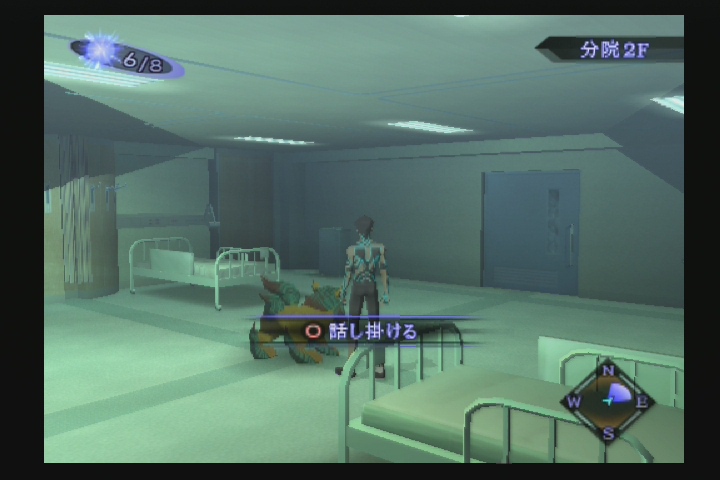This screenshot has width=720, height=480.
Task: Click the moon phase icon
Action: (x=102, y=52)
